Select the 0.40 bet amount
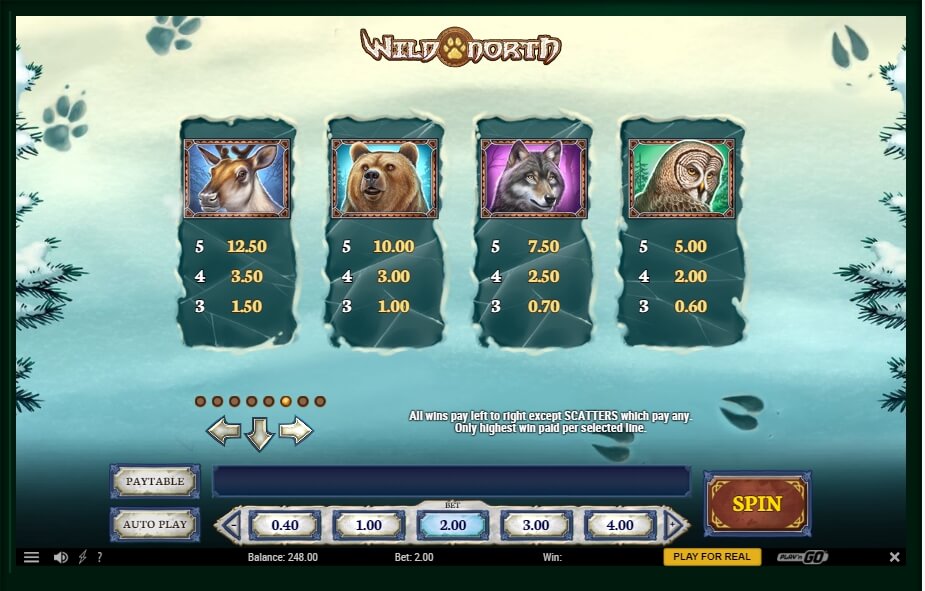 pos(285,525)
